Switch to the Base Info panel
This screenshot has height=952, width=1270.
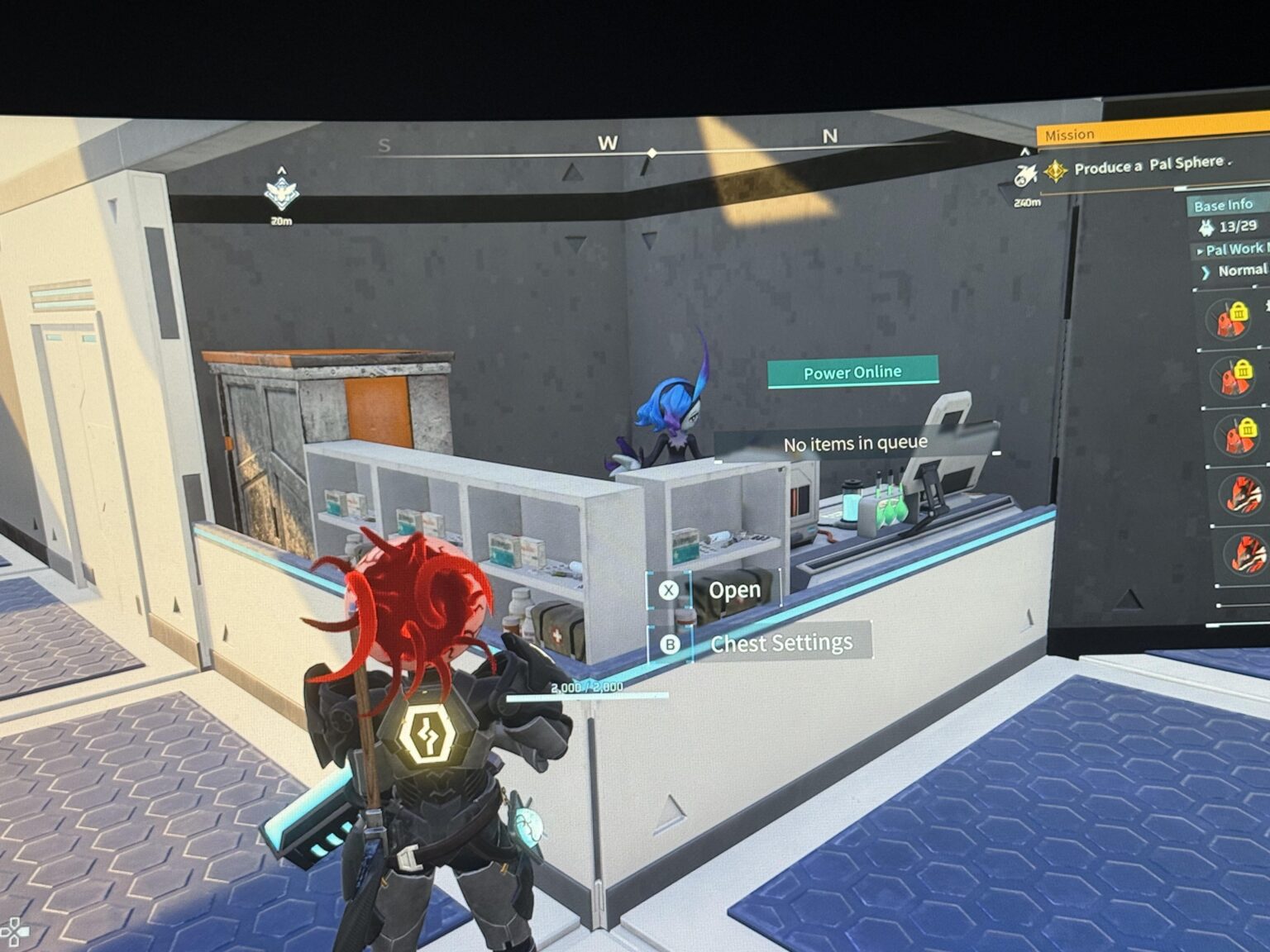click(1224, 205)
